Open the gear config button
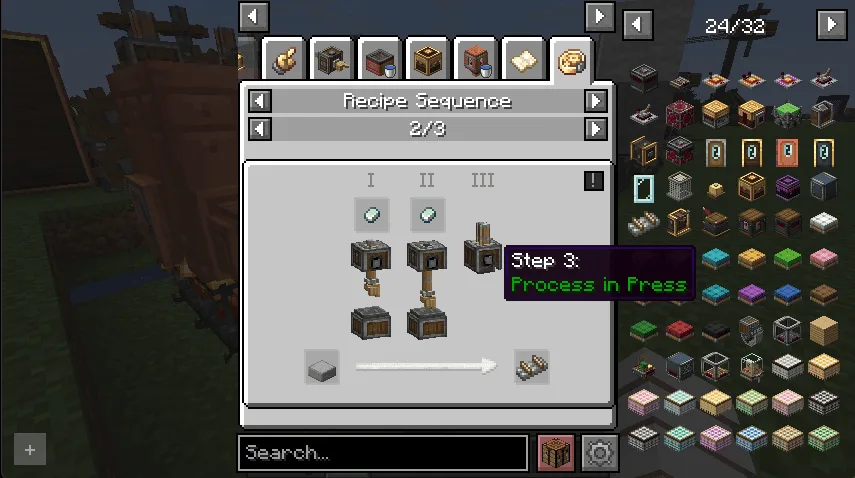 click(x=600, y=453)
